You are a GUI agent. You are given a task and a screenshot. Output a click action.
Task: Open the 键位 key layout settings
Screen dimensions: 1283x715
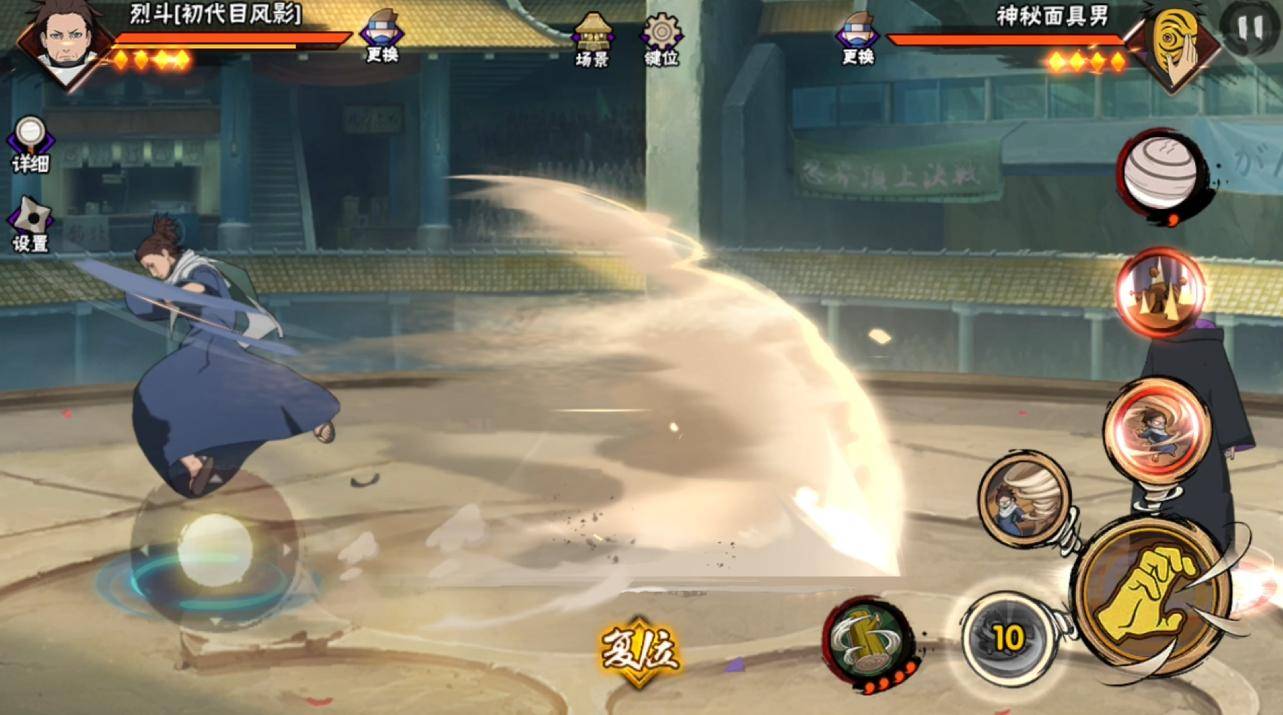click(x=661, y=38)
